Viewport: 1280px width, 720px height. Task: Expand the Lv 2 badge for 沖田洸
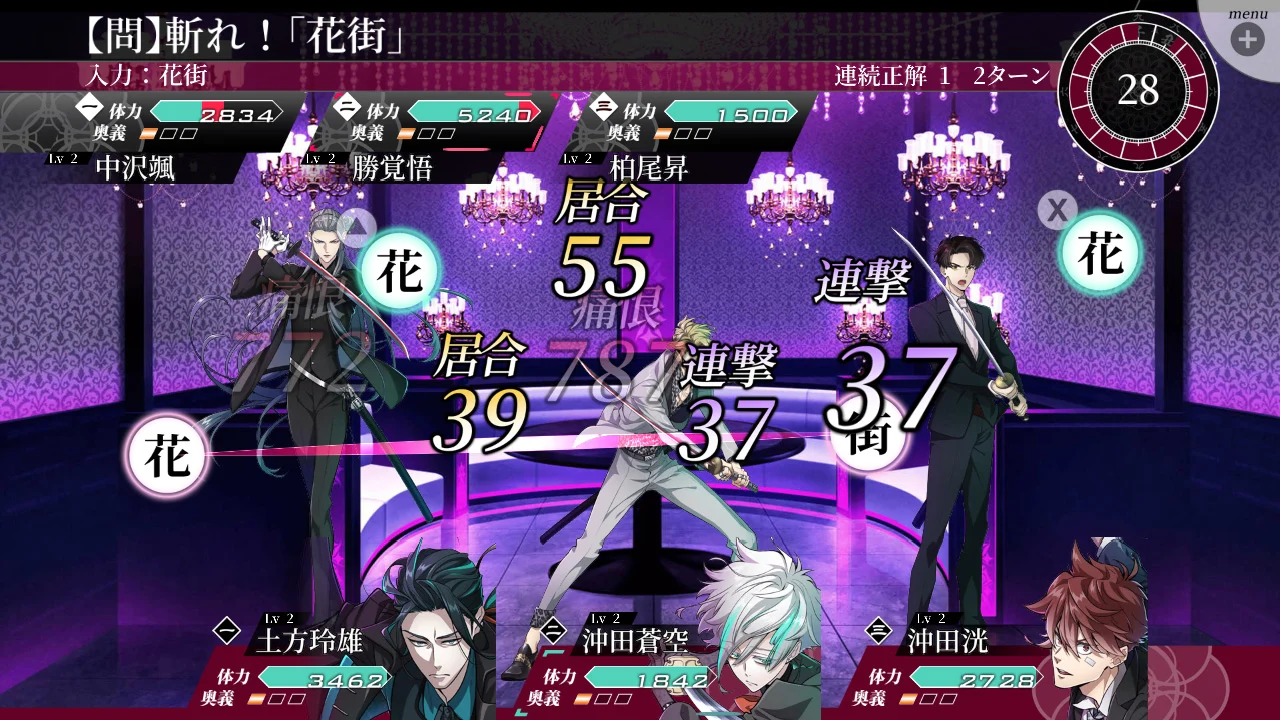930,618
